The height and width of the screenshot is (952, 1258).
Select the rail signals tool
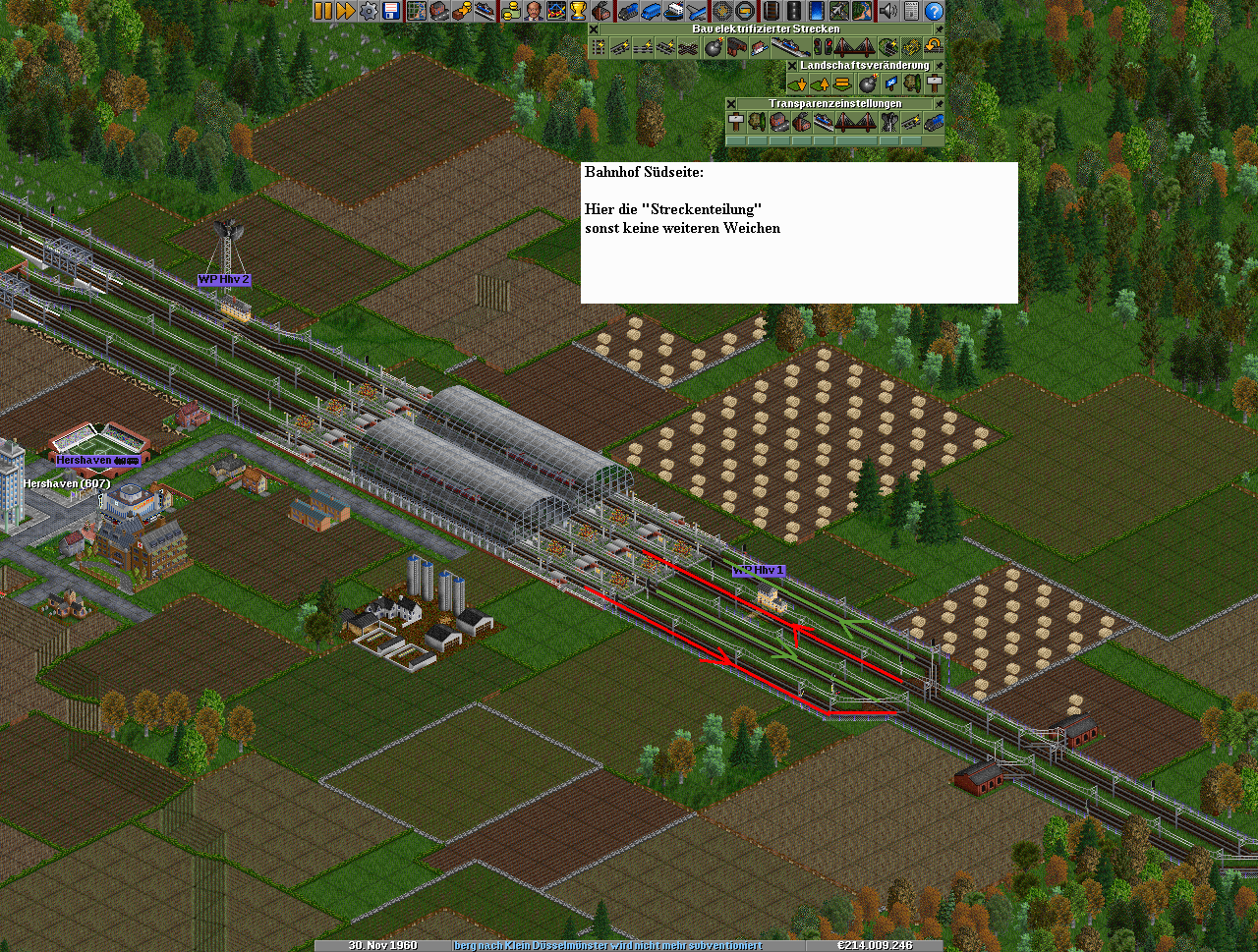tap(820, 47)
